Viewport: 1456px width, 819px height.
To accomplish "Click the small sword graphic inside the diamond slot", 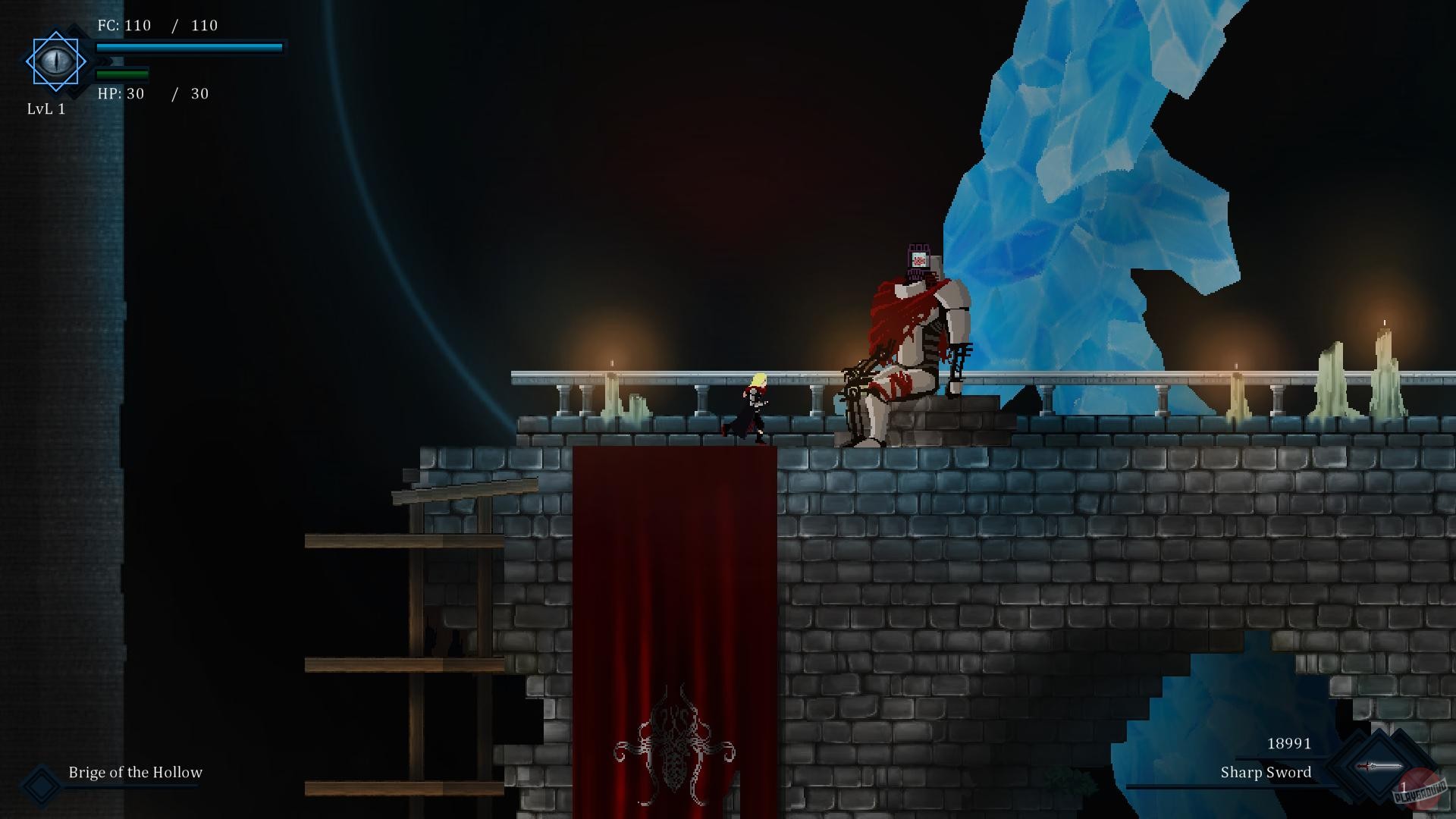I will [1379, 765].
